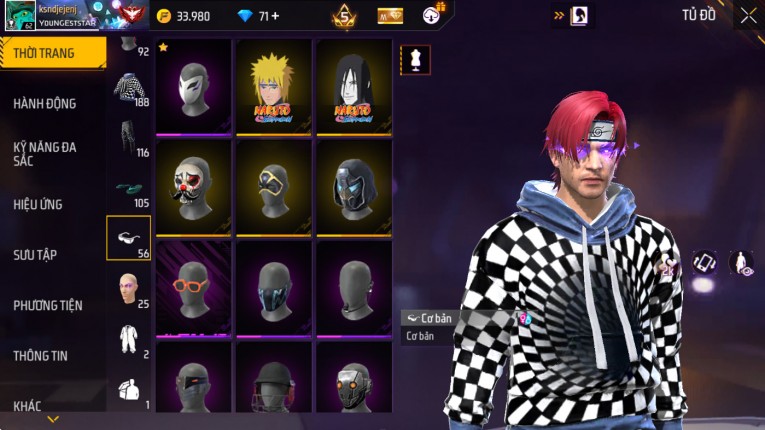Select the sunglasses category with 56 items

point(128,237)
